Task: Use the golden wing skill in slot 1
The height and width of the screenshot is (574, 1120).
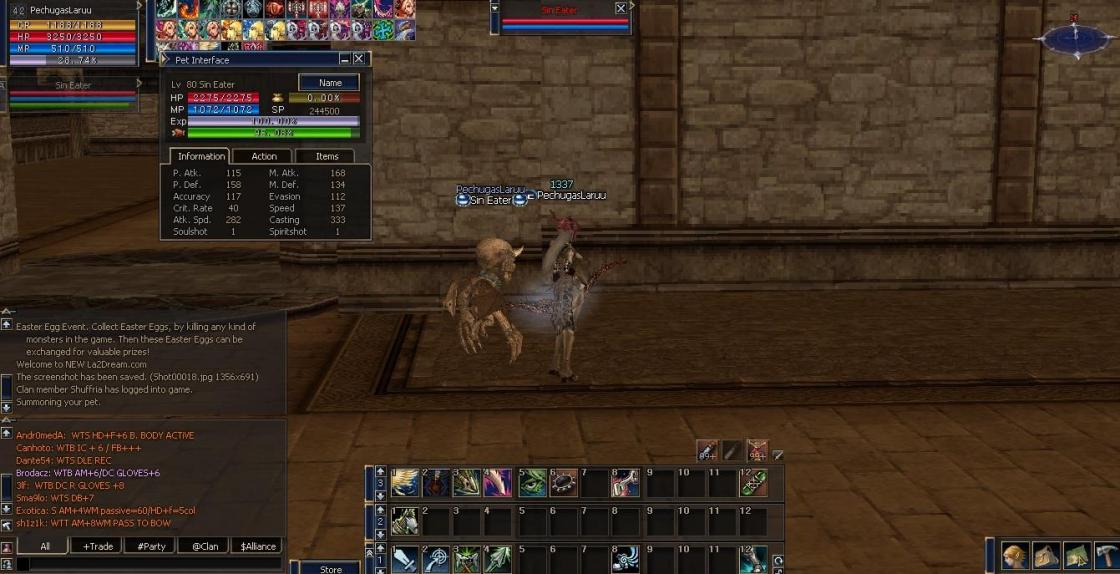Action: point(405,483)
